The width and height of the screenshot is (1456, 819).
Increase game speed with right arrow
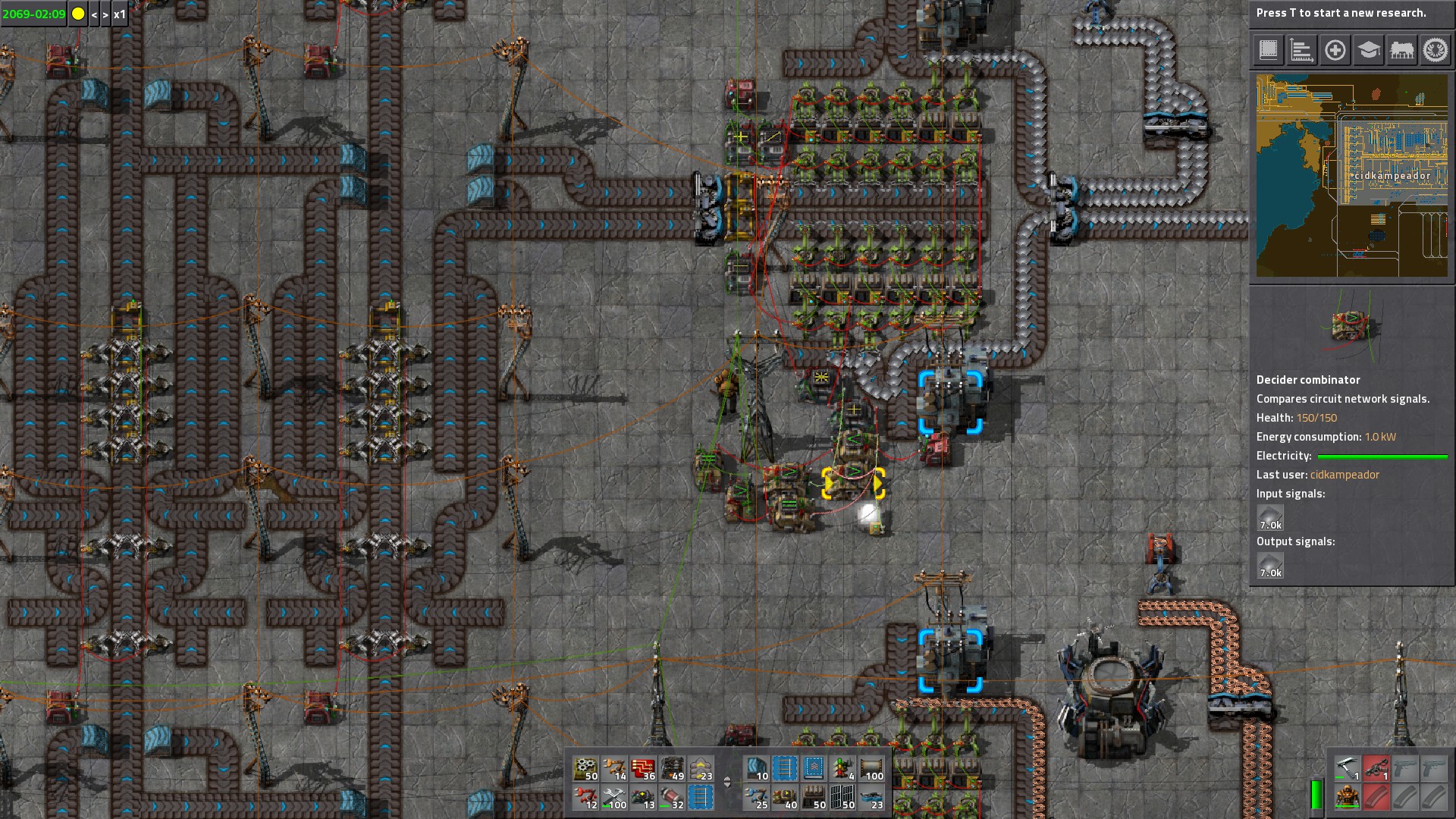(x=105, y=14)
